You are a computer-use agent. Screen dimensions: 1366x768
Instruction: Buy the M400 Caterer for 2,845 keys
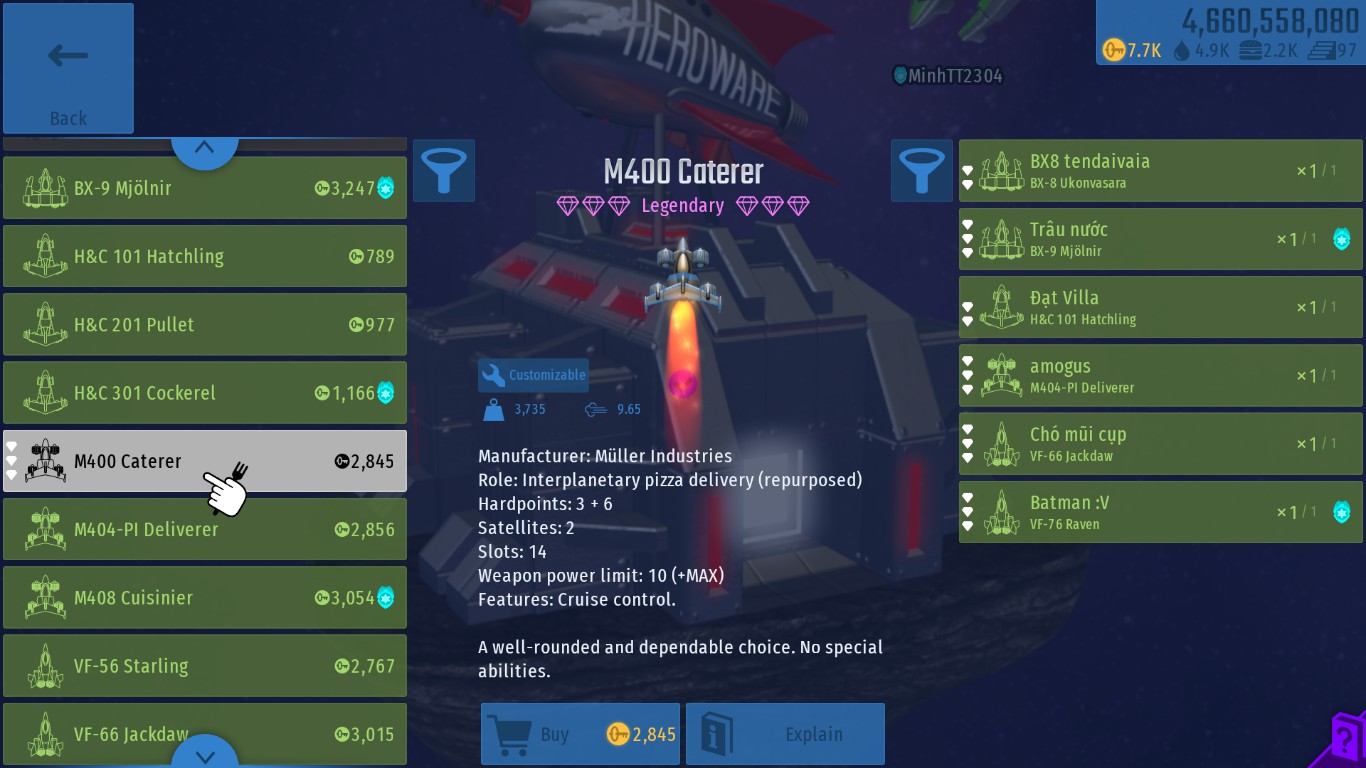pos(580,734)
